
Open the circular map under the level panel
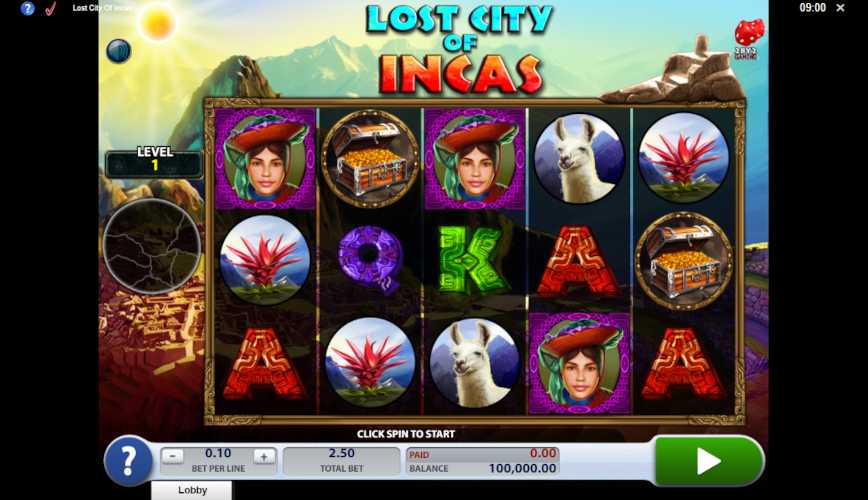152,247
